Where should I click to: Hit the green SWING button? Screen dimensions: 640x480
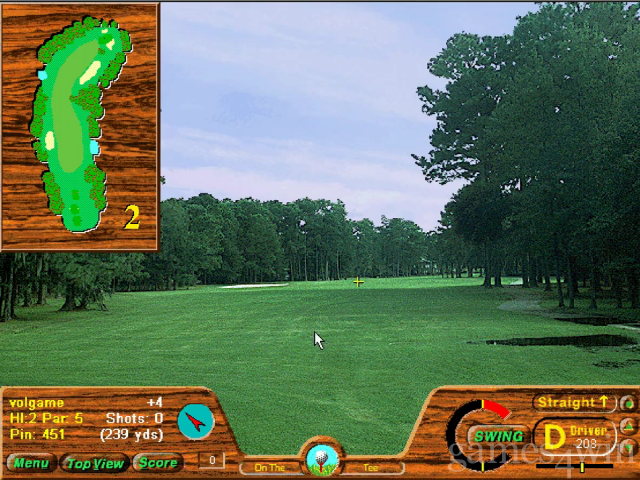[x=498, y=436]
